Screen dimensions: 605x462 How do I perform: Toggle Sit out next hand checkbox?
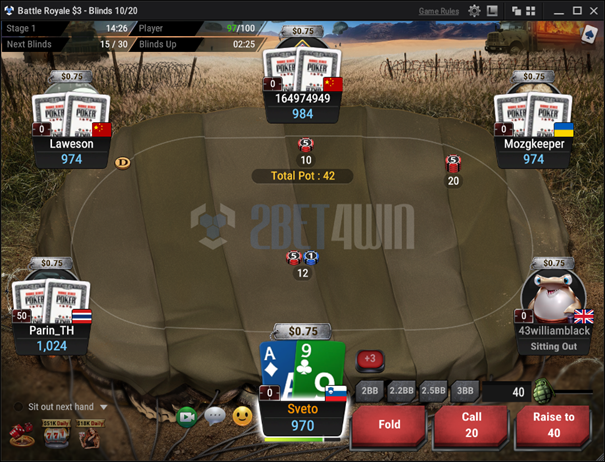[x=19, y=407]
